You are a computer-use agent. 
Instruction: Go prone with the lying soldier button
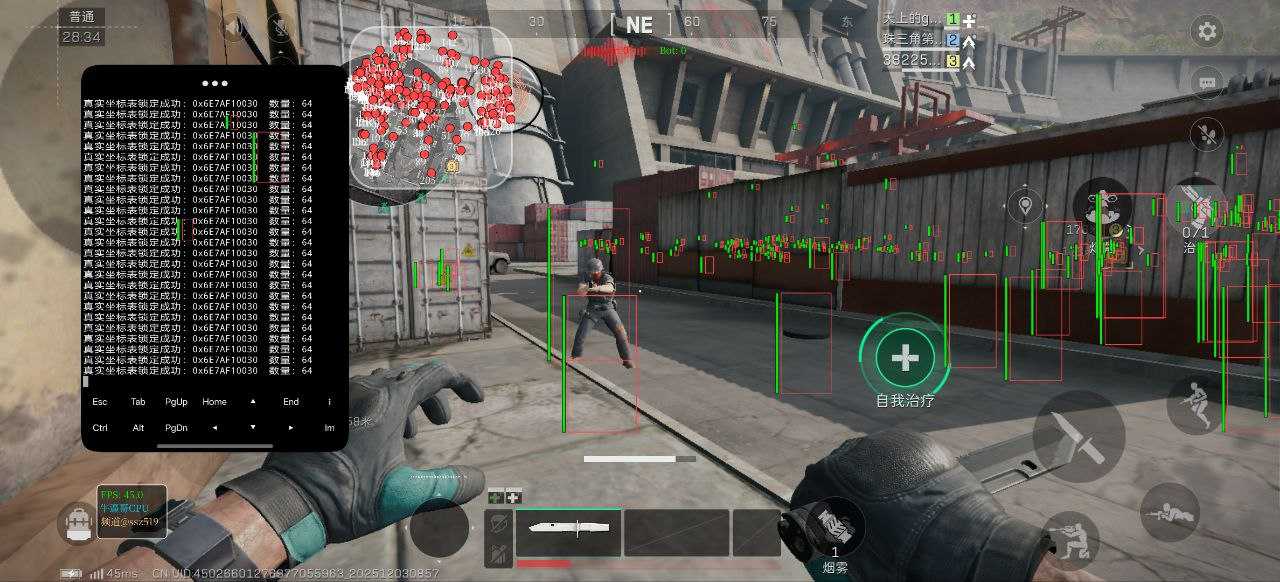click(1169, 511)
